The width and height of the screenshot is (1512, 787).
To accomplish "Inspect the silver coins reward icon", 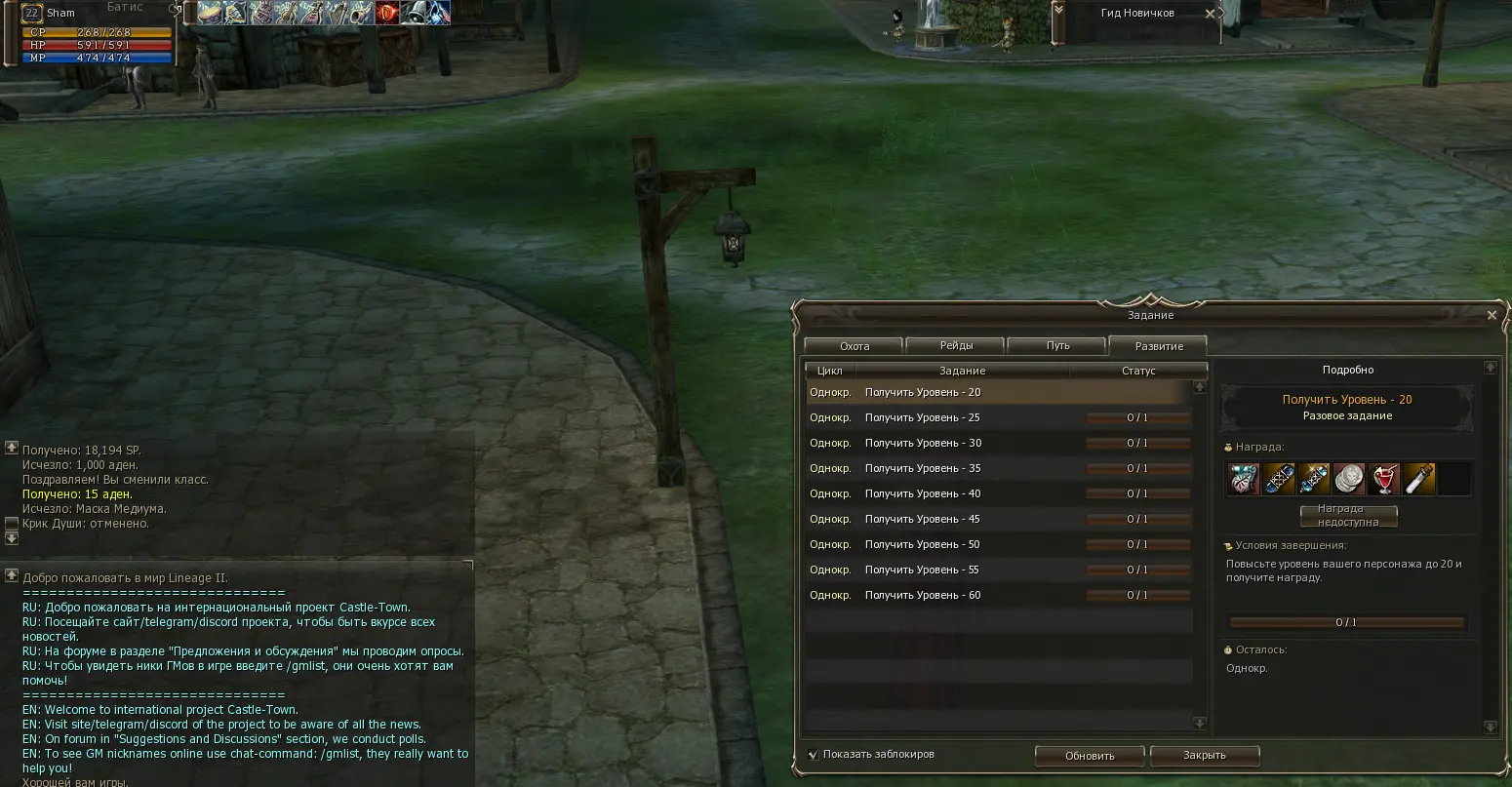I will (x=1349, y=479).
